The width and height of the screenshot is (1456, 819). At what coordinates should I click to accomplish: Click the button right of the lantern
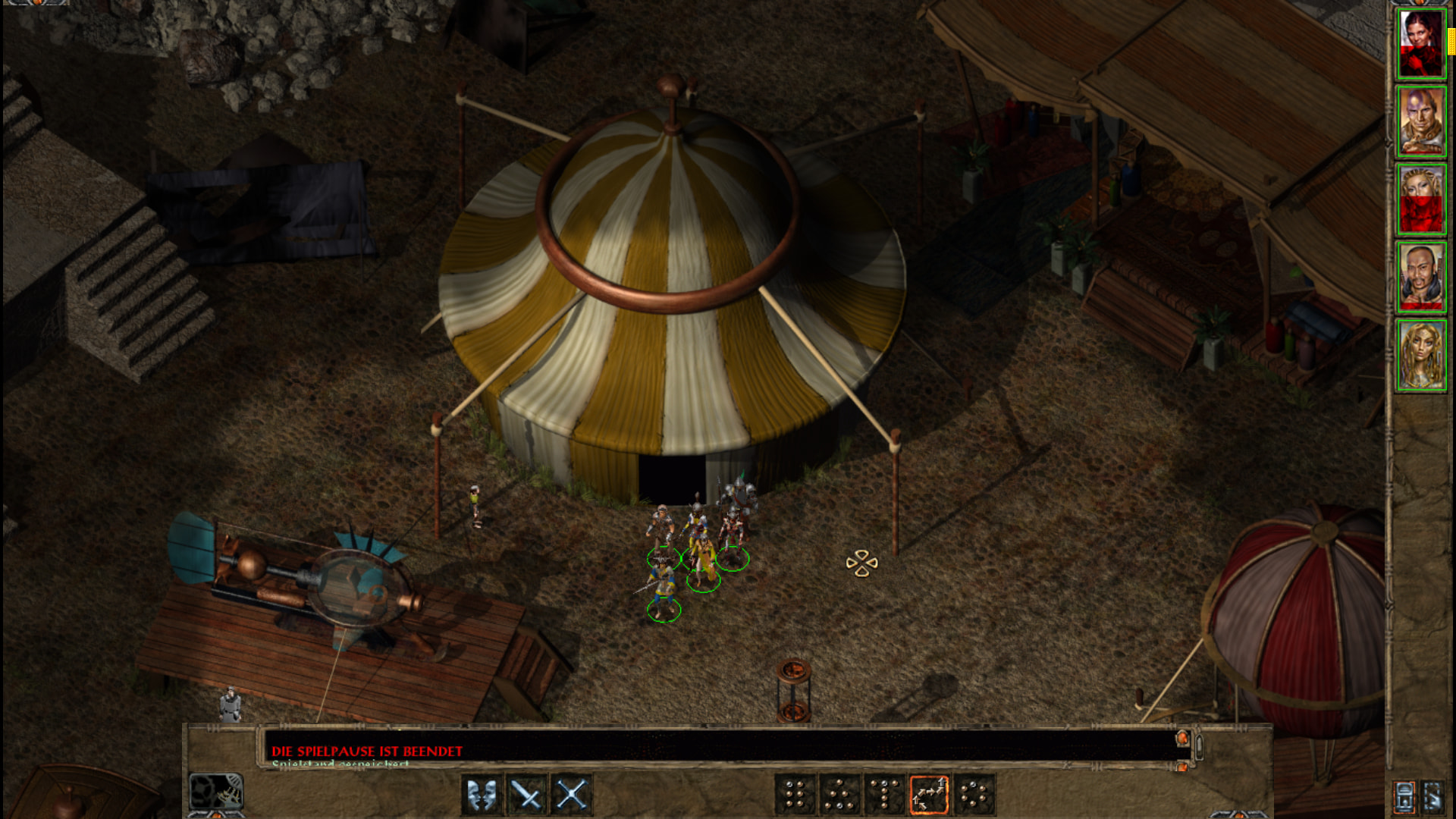[1433, 796]
